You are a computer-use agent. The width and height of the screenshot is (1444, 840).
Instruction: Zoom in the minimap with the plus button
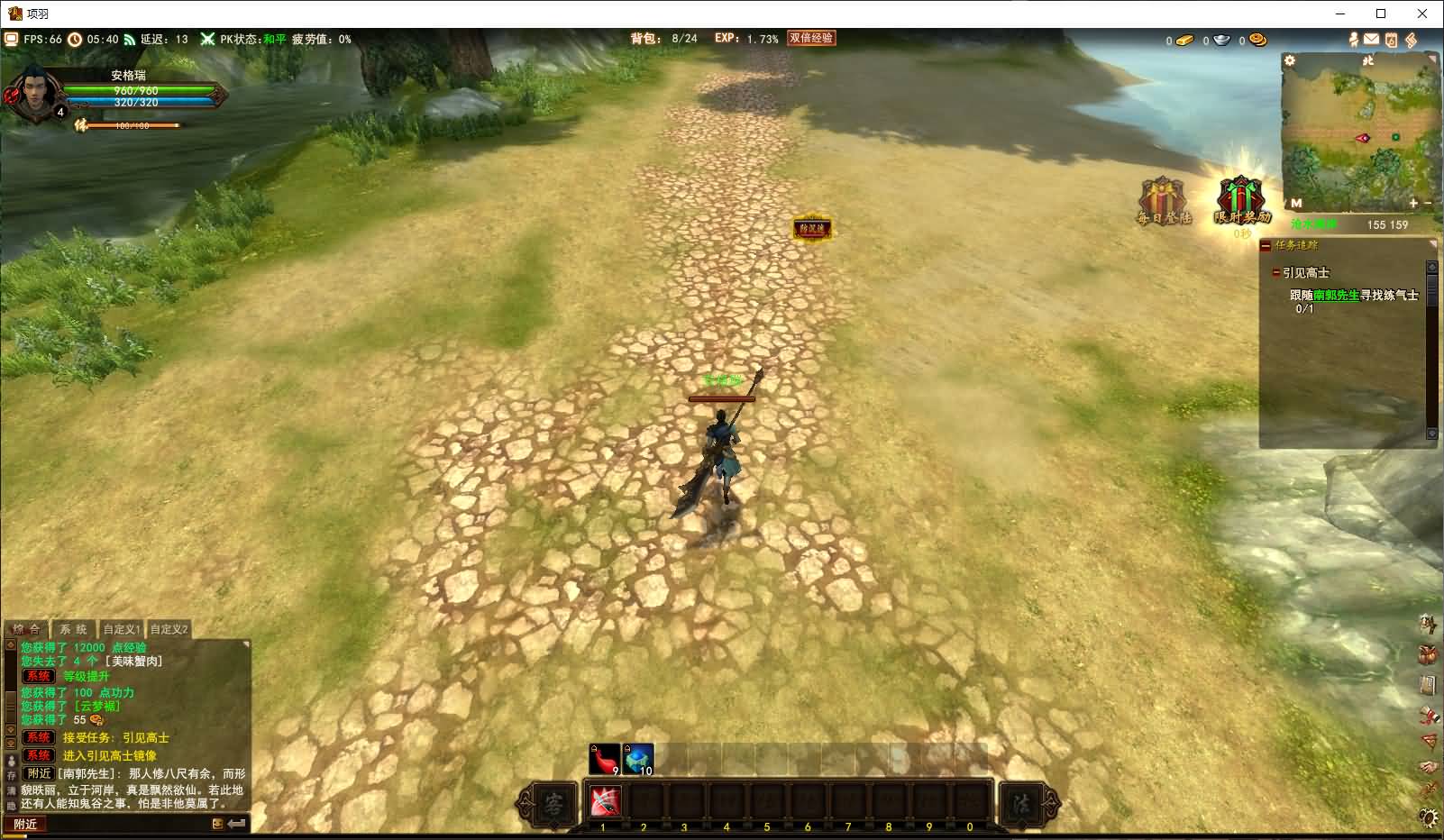click(1413, 204)
